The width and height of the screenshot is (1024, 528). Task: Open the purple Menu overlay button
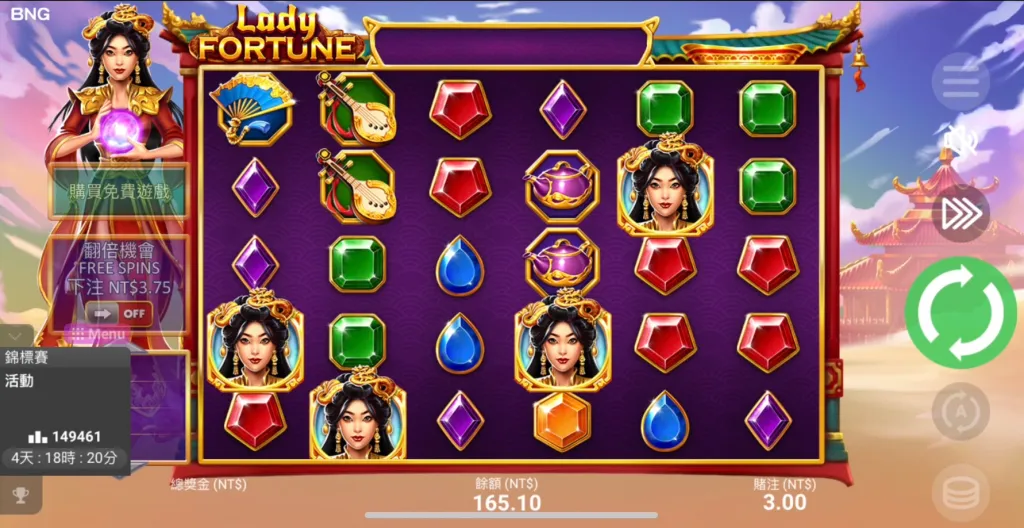(96, 334)
